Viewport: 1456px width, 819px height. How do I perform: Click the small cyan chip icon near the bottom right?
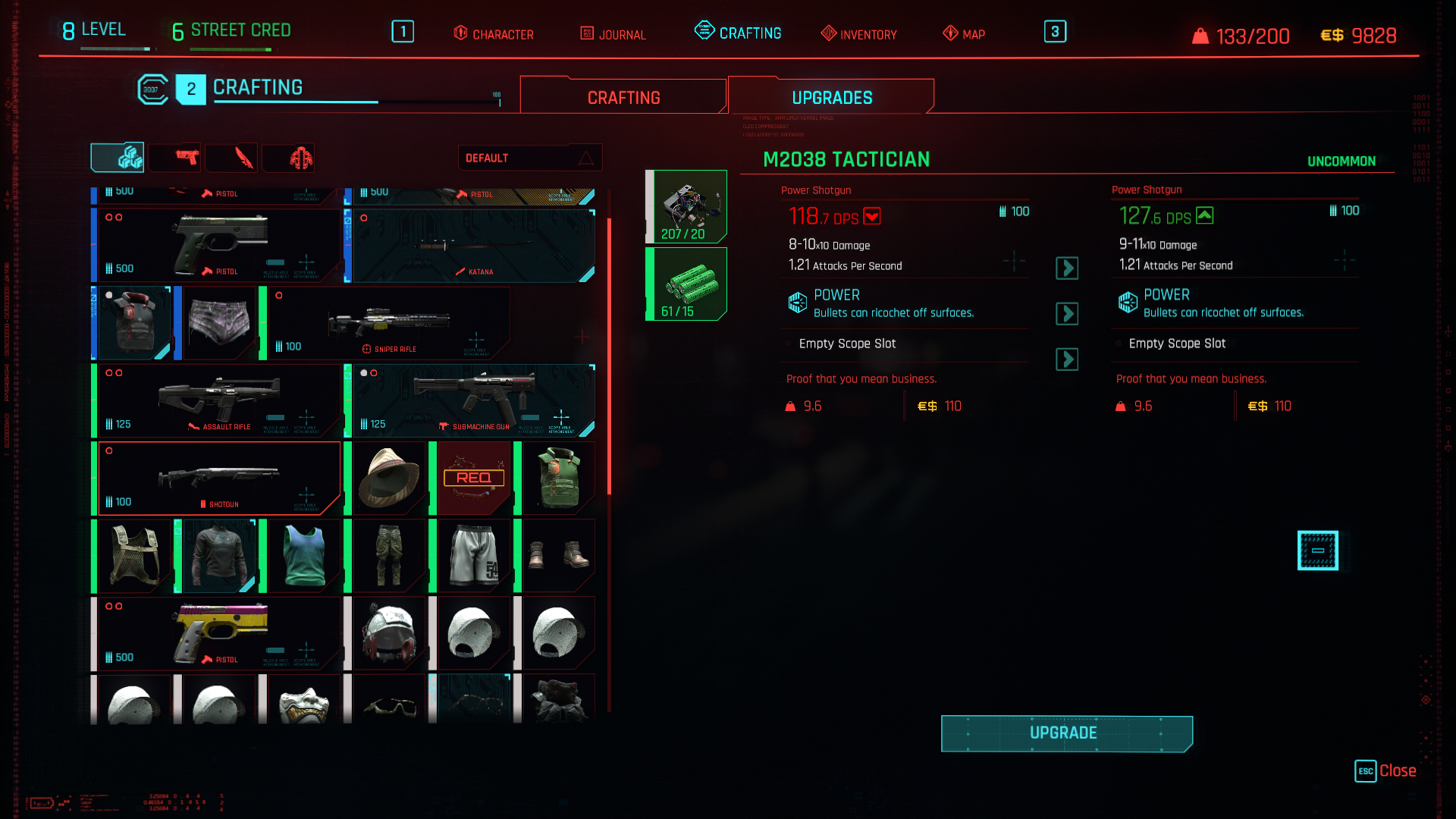[1318, 551]
